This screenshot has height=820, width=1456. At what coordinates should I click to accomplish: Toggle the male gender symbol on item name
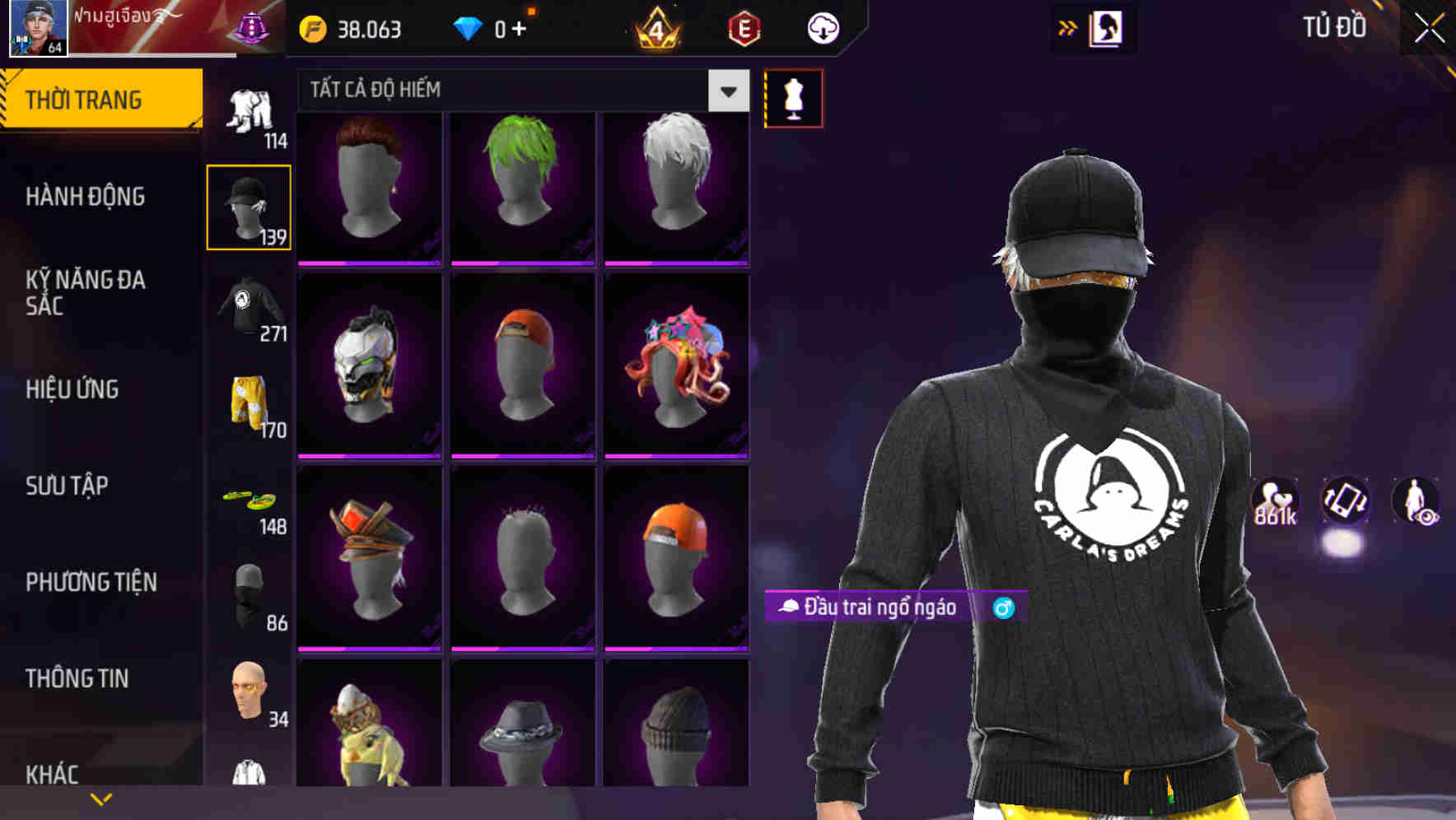tap(1004, 609)
